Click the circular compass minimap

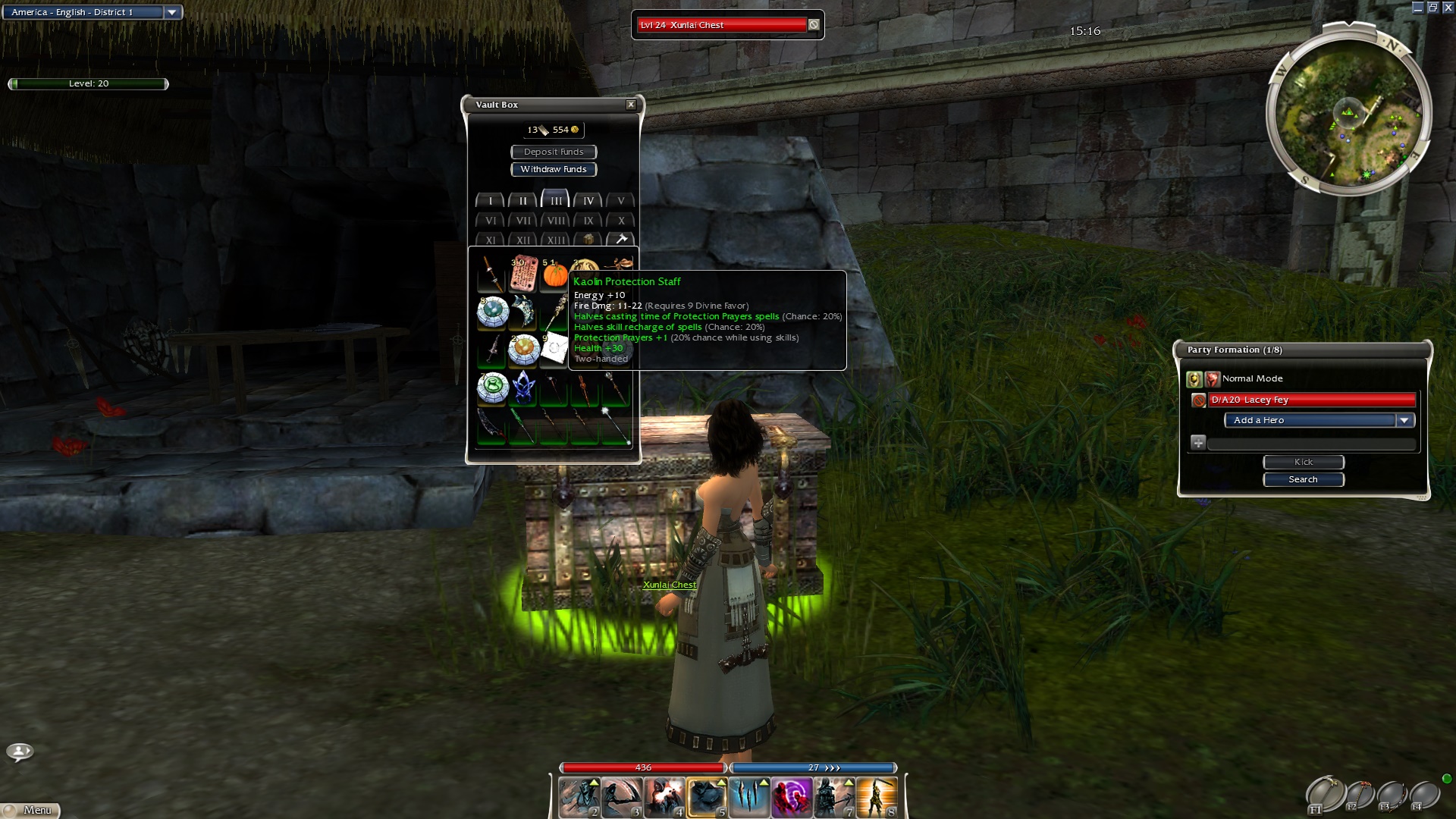1348,112
